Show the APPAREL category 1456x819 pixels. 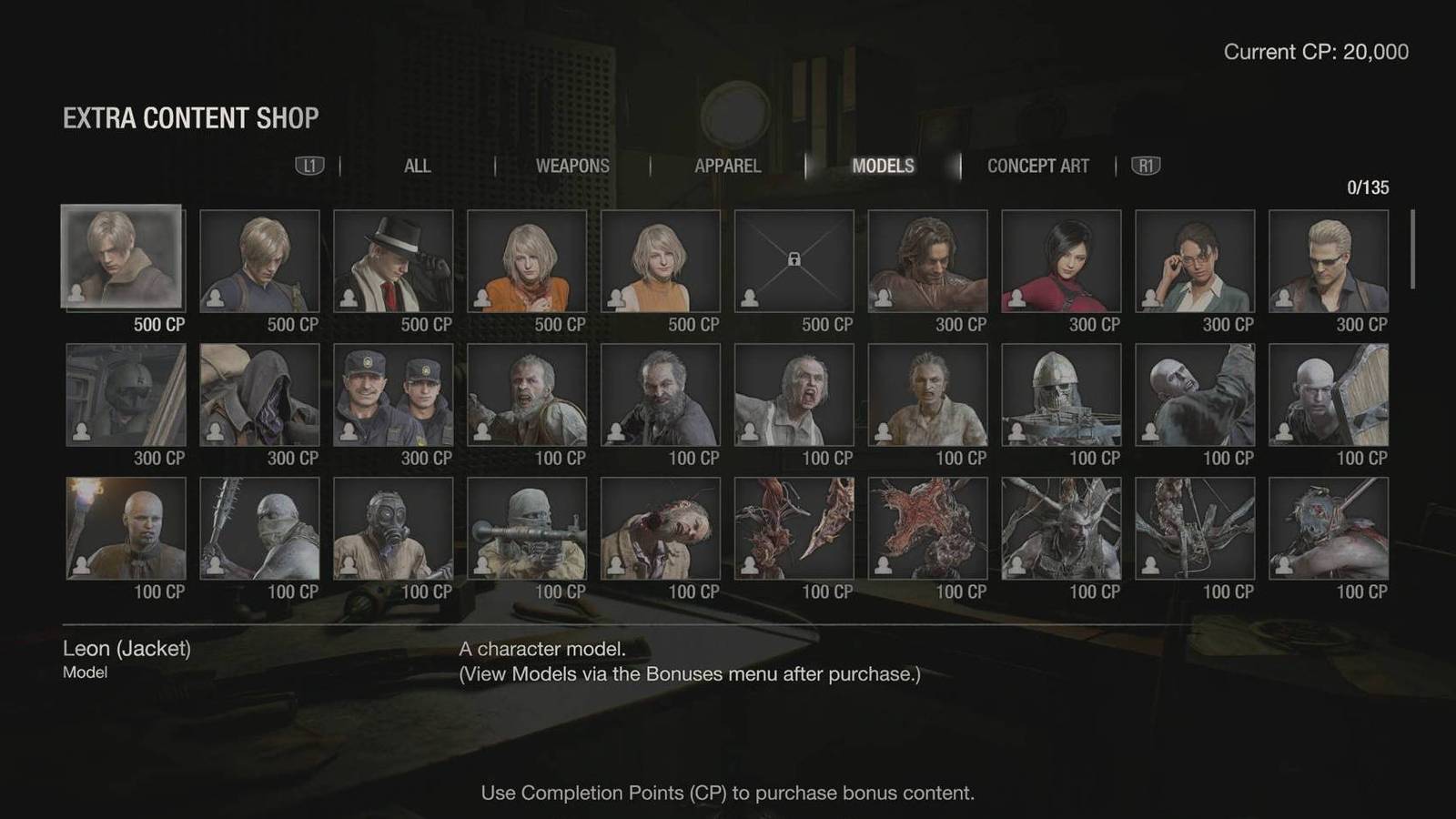727,166
